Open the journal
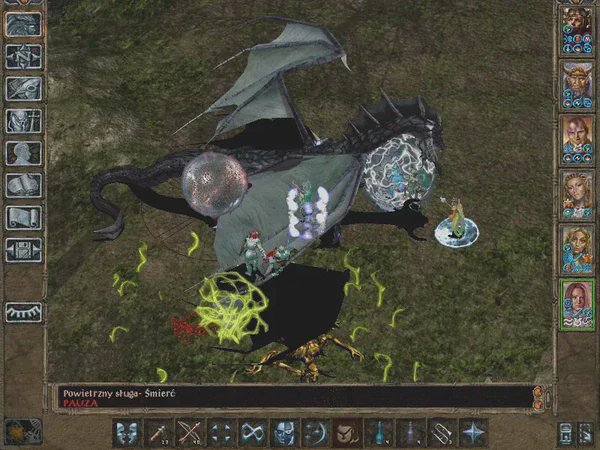The image size is (600, 450). [x=23, y=89]
